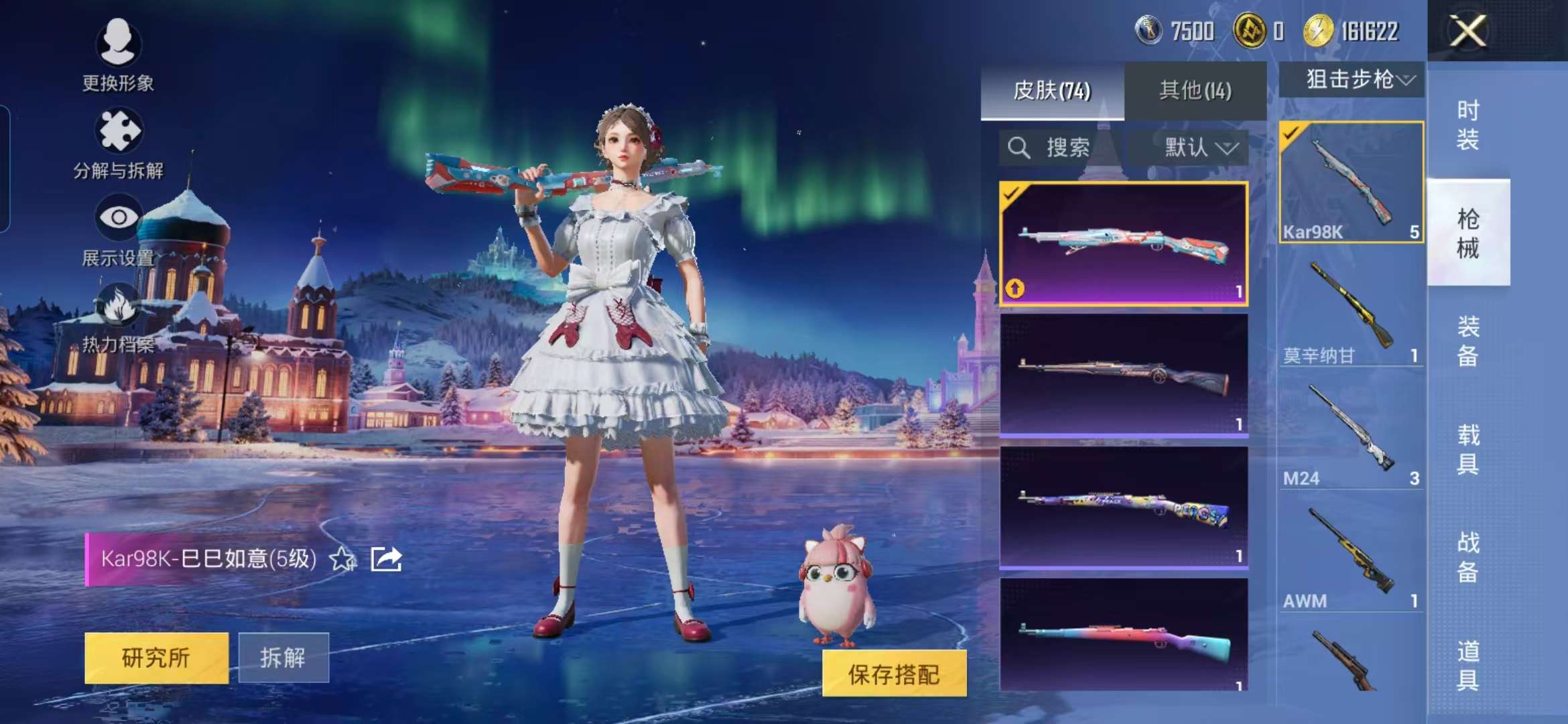Viewport: 1568px width, 724px height.
Task: Click the 研究所 research button
Action: (156, 658)
